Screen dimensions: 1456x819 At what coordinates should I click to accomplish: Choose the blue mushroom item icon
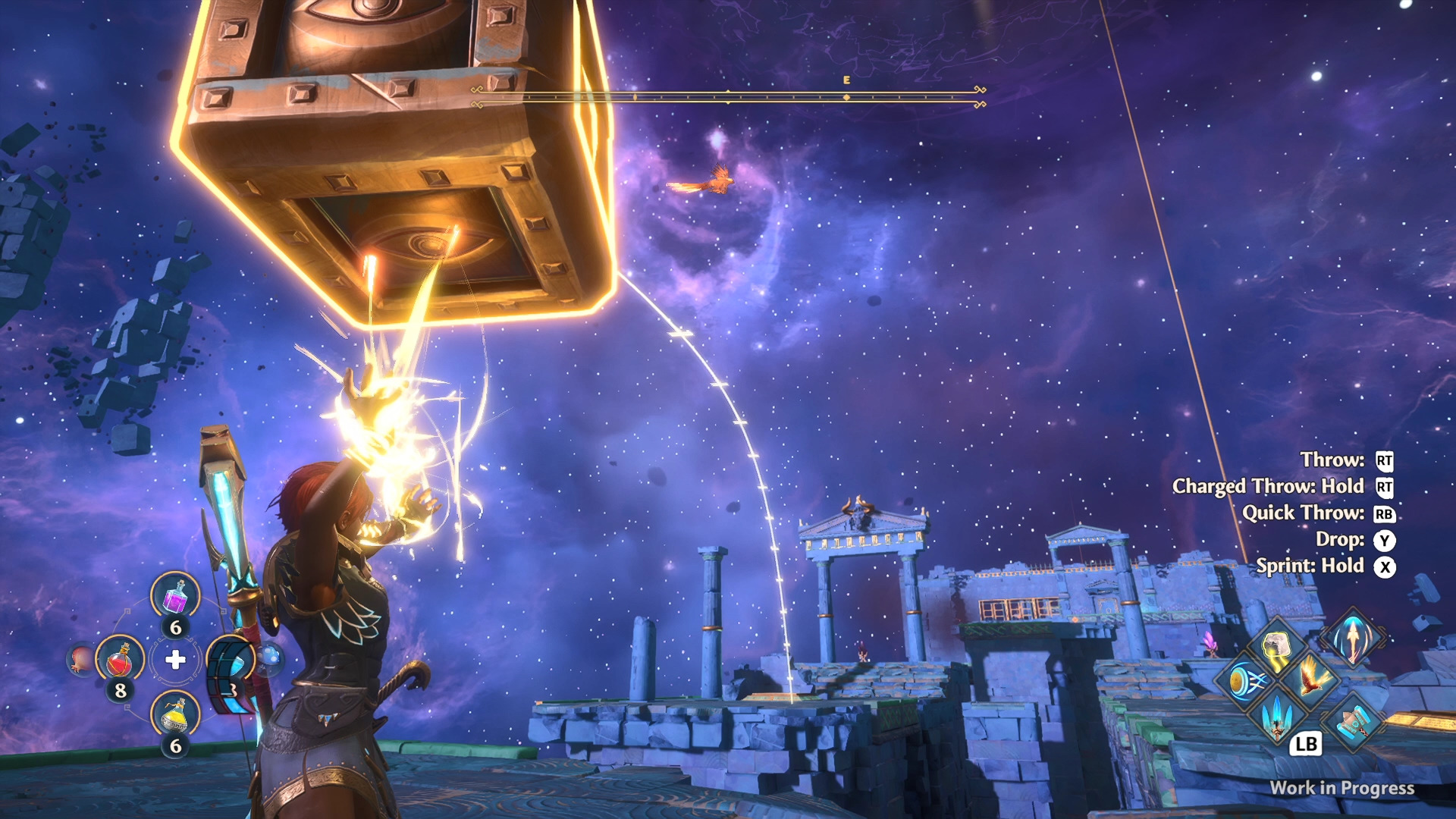click(269, 658)
